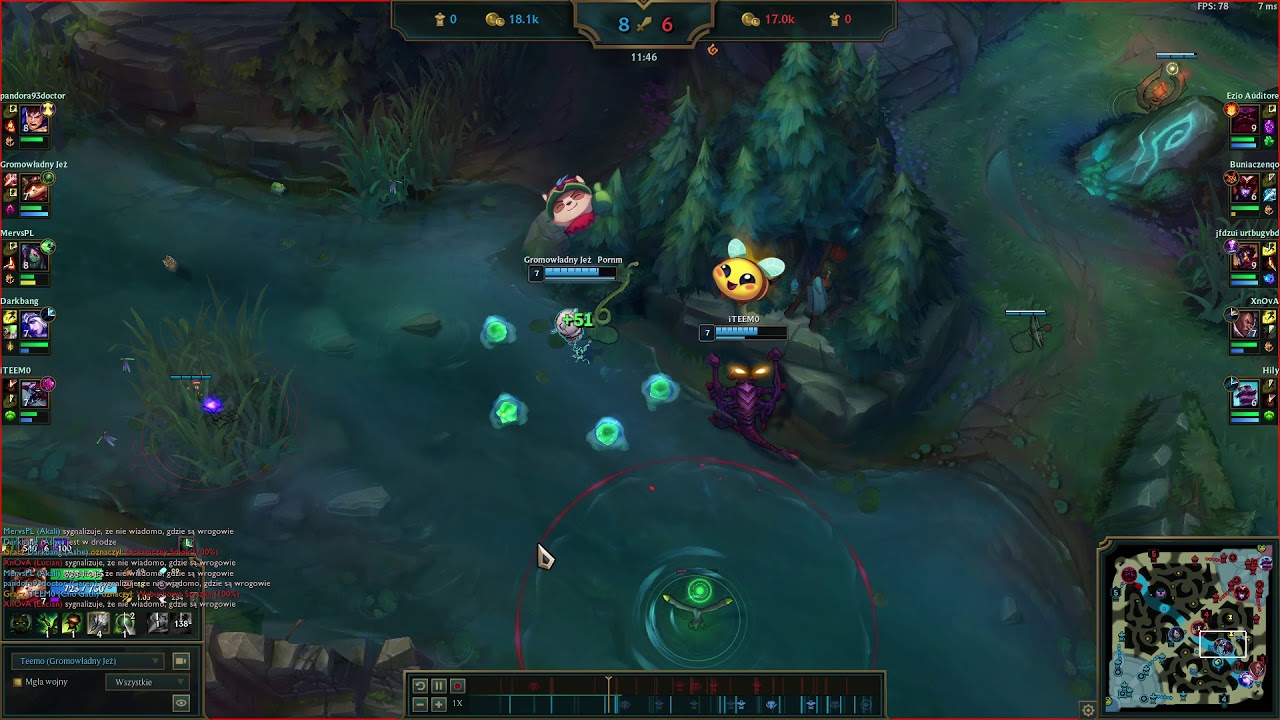
Task: Toggle the Mgła wojny checkbox
Action: 17,682
